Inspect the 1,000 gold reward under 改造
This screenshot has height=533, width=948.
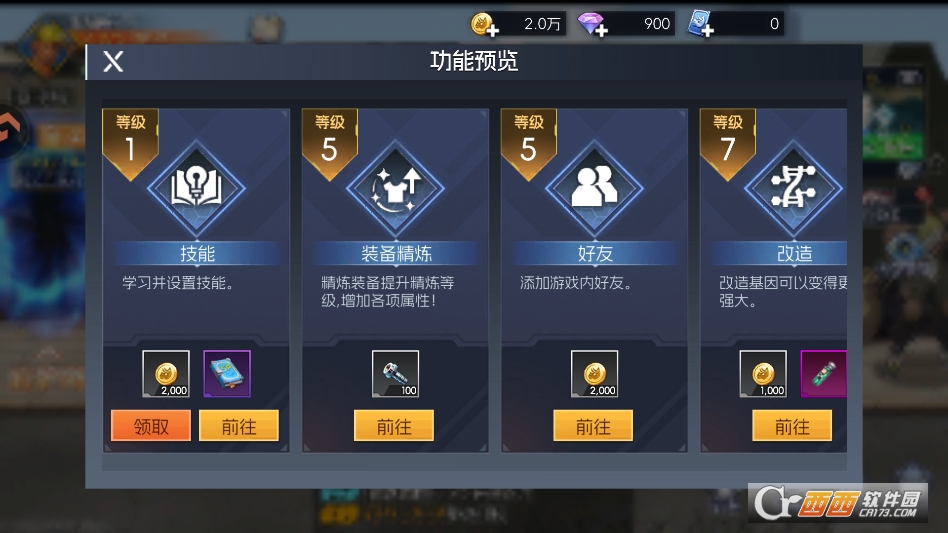tap(763, 374)
